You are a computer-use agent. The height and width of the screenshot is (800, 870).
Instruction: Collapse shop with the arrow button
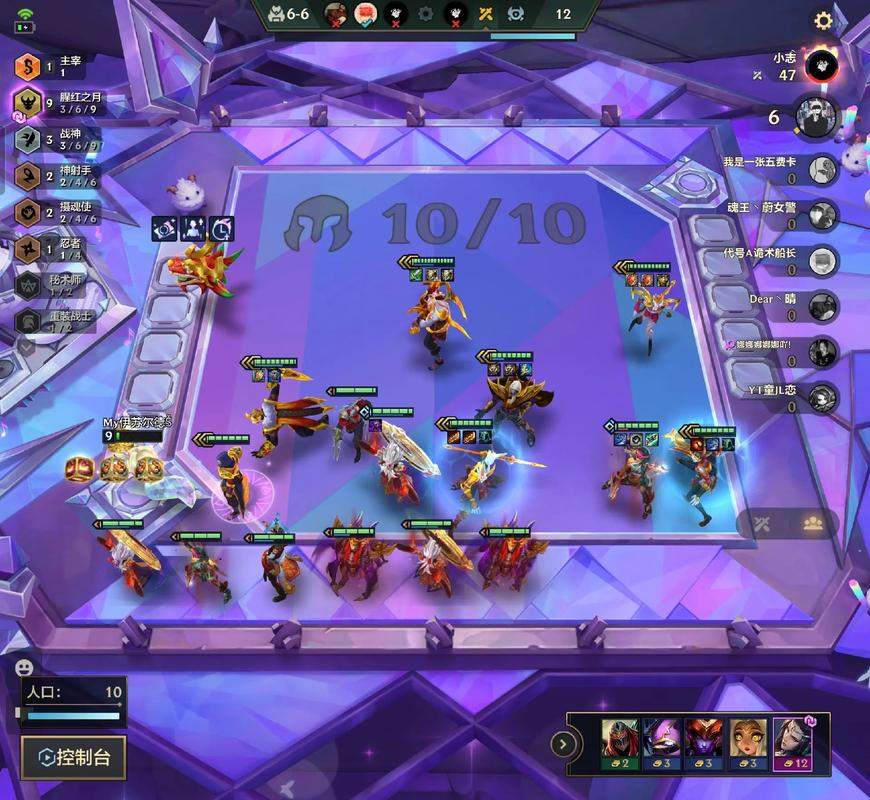[x=564, y=744]
